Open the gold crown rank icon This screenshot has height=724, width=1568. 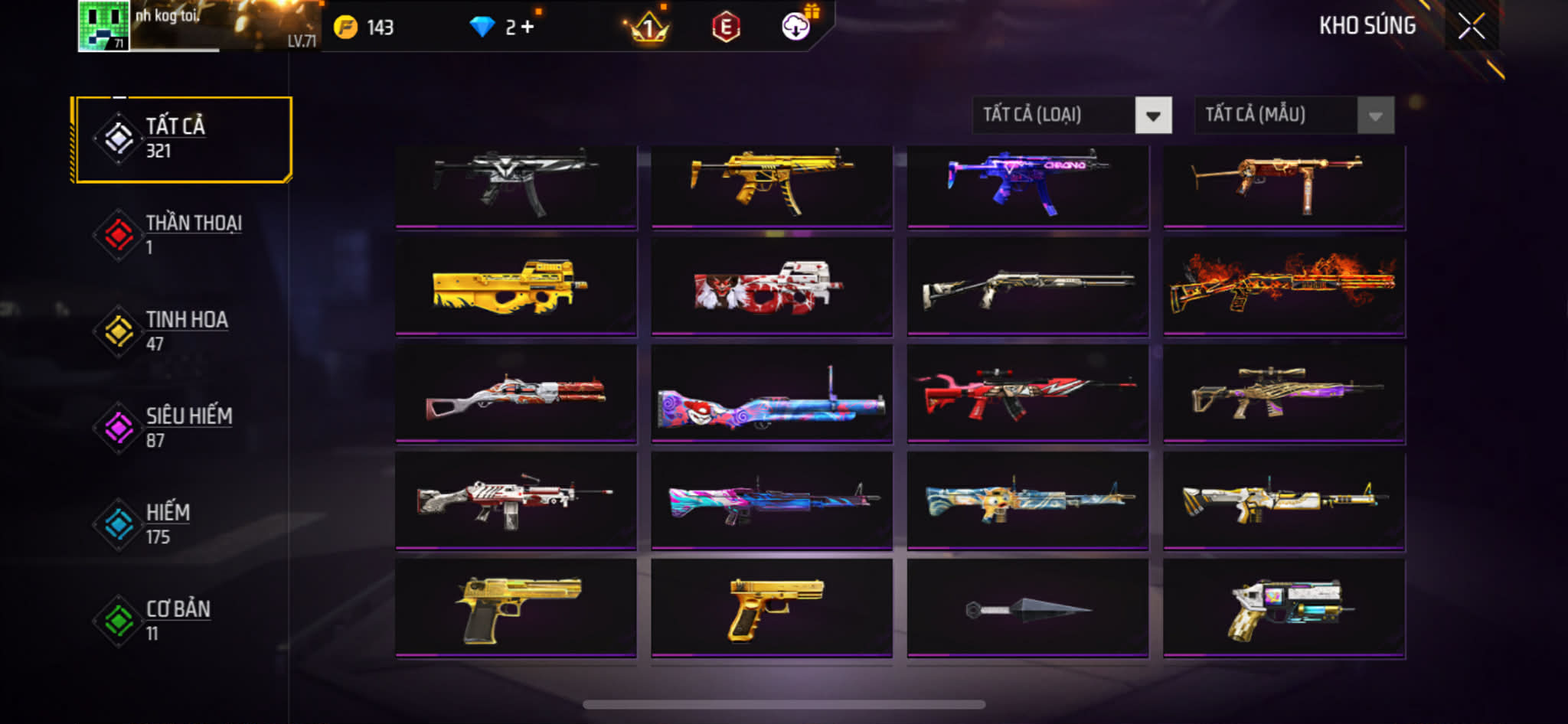point(648,28)
